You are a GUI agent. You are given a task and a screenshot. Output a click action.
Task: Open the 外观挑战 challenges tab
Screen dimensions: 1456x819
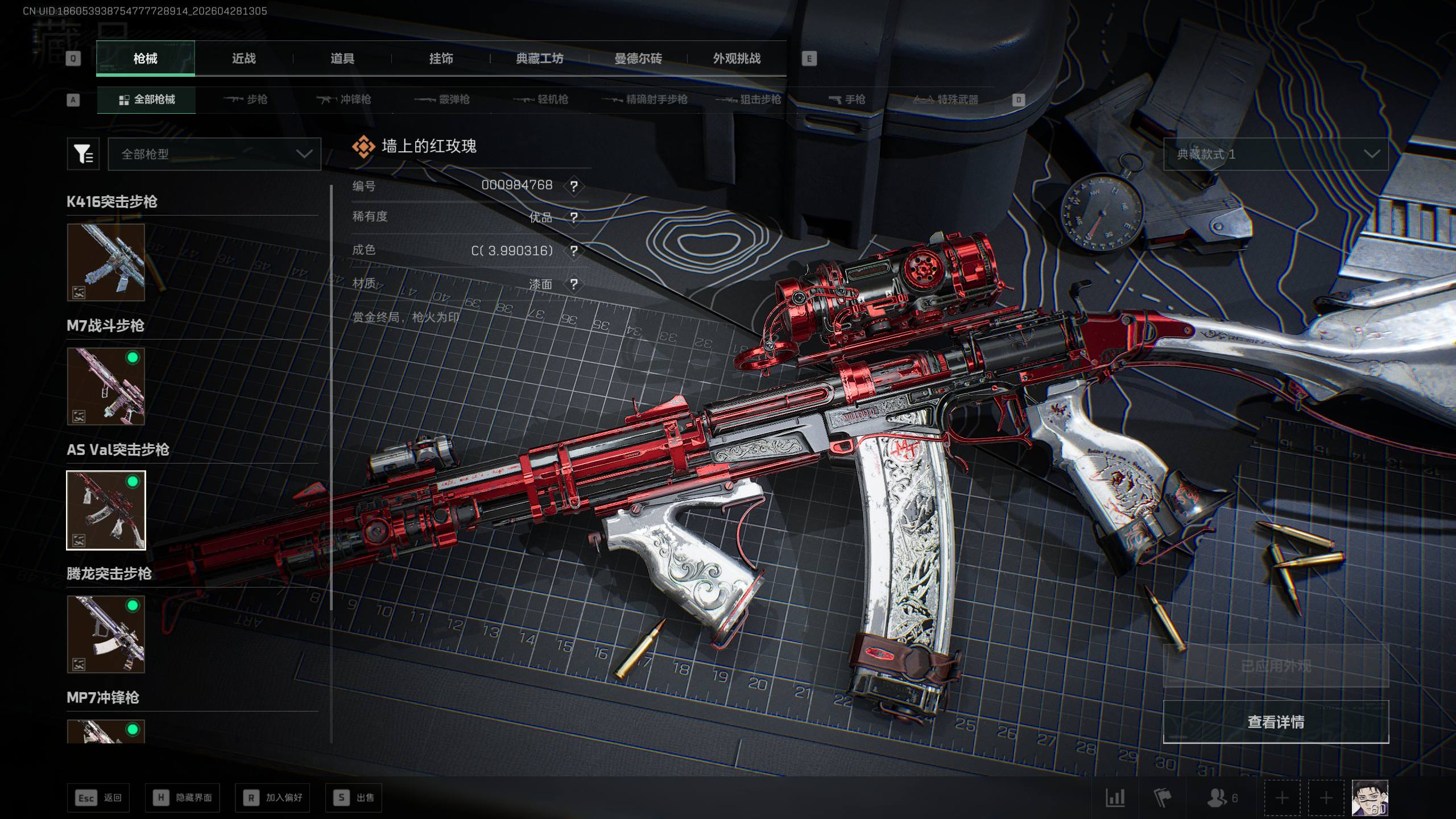point(737,59)
